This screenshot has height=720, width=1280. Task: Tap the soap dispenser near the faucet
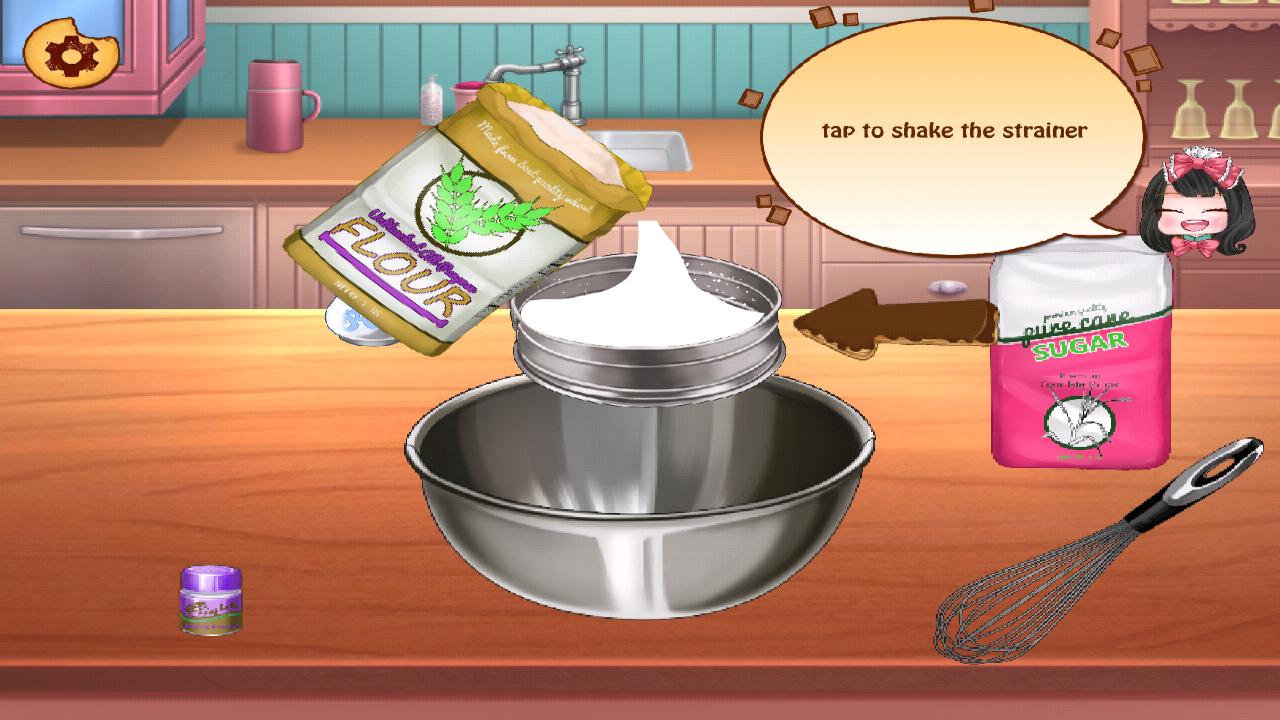click(x=432, y=98)
